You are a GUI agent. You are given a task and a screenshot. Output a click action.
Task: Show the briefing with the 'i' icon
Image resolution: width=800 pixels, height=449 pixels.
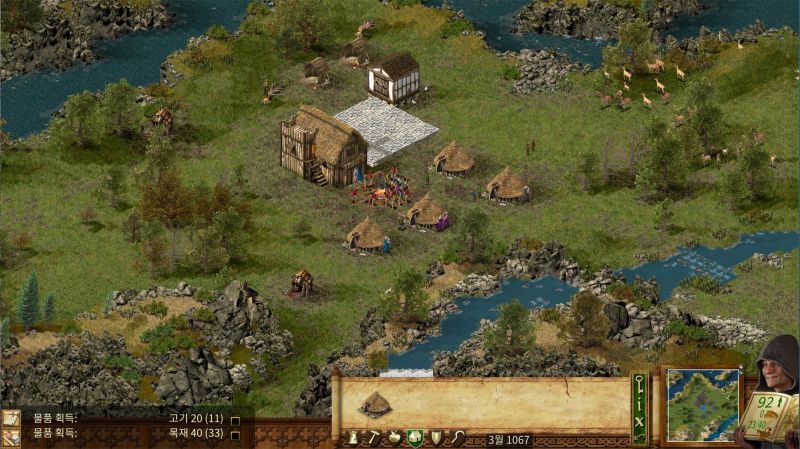click(x=639, y=402)
